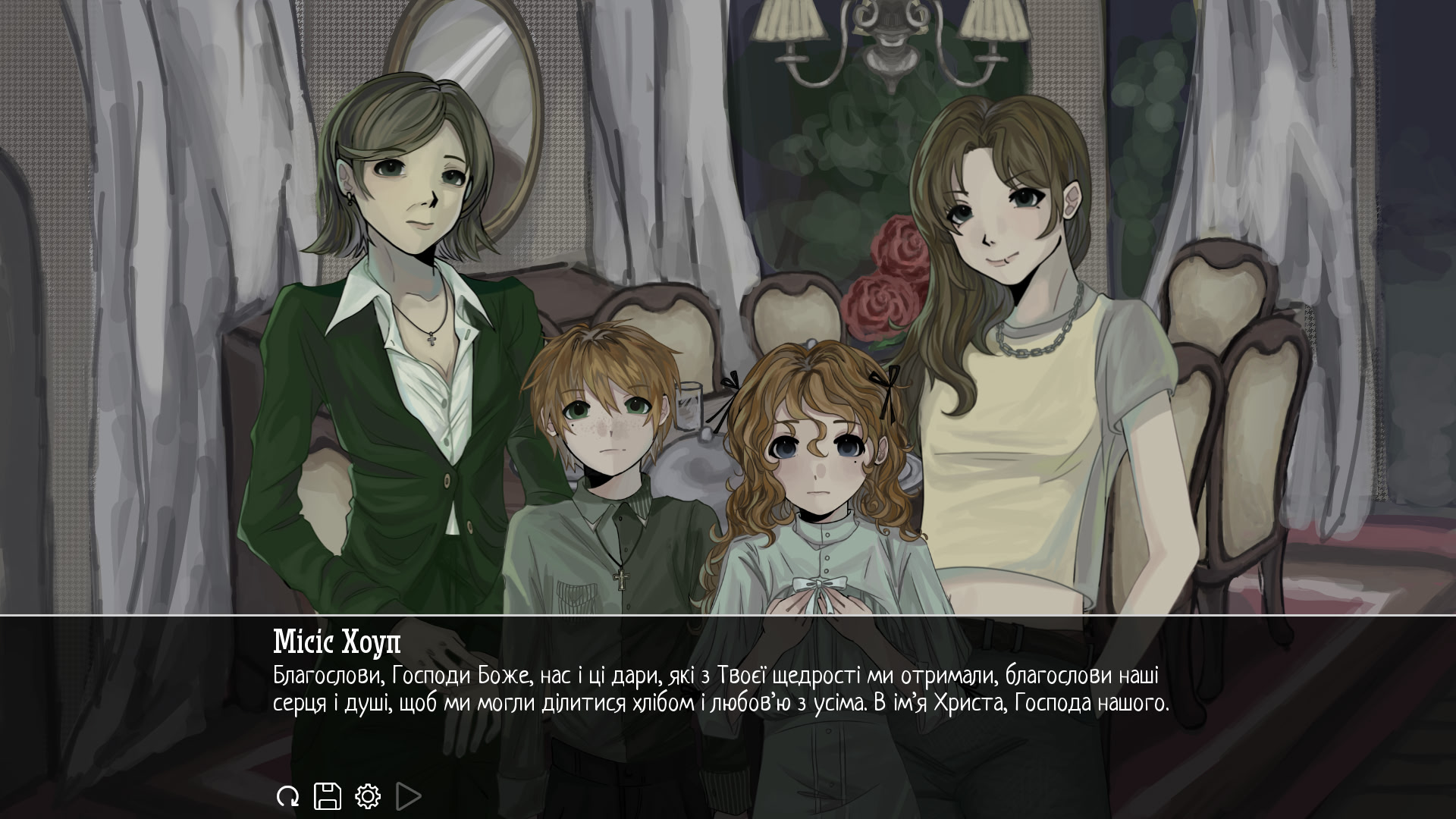The width and height of the screenshot is (1456, 819).
Task: Open the save menu via floppy disk icon
Action: (x=328, y=796)
